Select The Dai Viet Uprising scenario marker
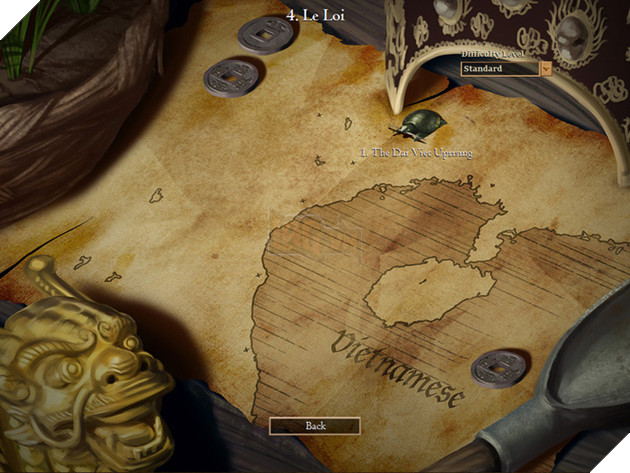 click(415, 126)
